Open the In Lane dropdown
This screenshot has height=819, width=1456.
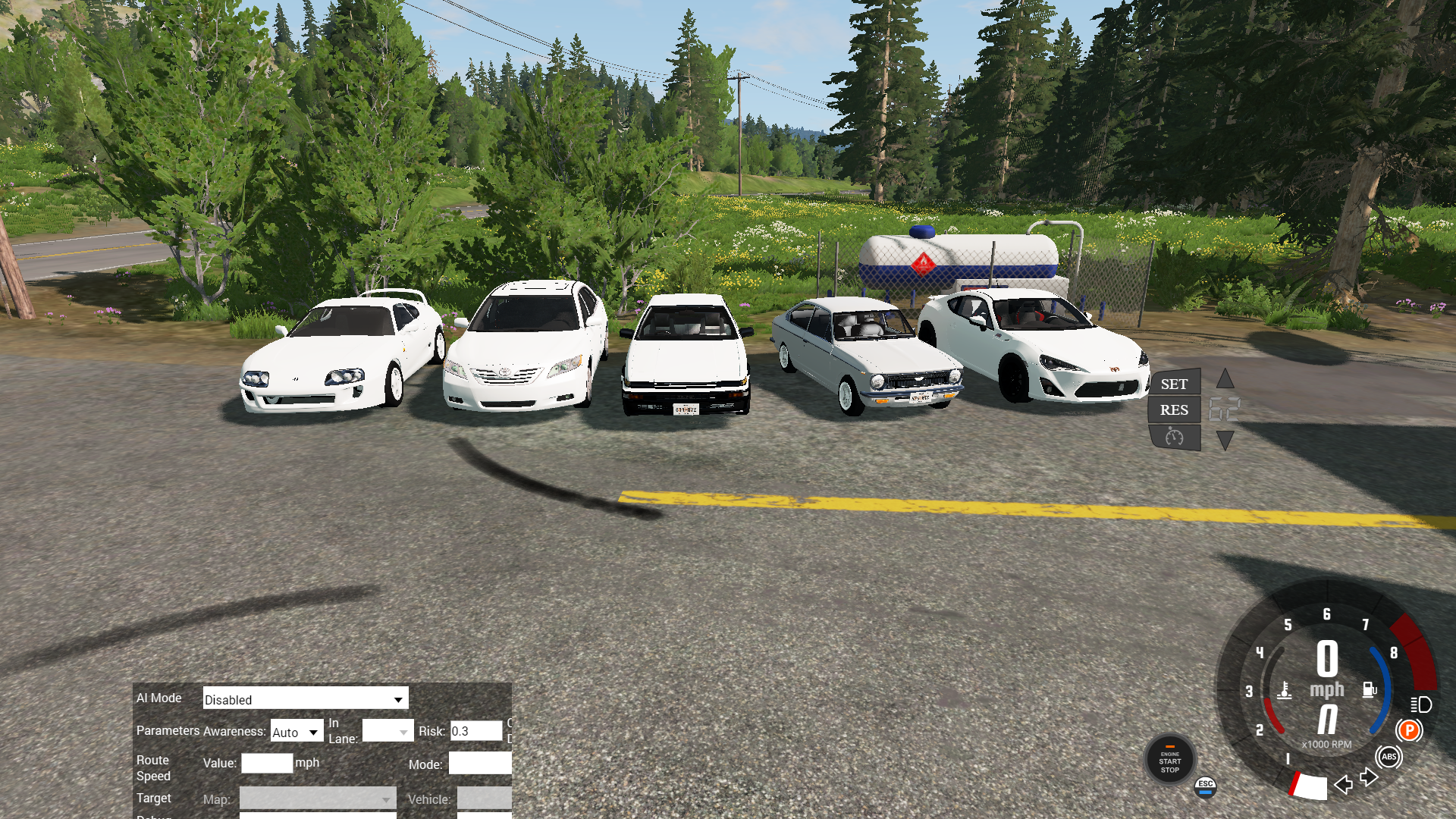388,731
